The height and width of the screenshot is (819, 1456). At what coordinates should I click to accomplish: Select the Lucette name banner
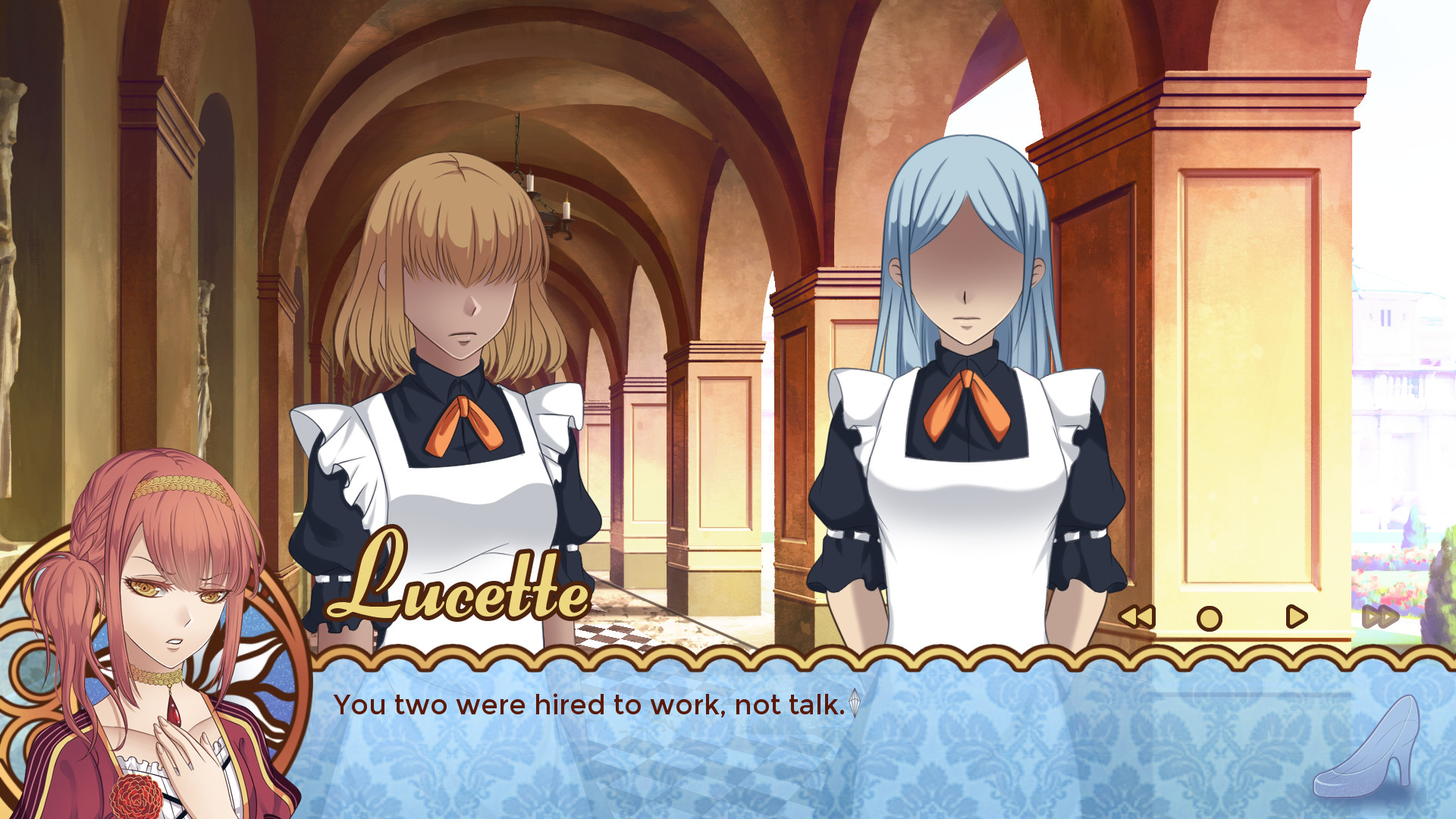(455, 597)
